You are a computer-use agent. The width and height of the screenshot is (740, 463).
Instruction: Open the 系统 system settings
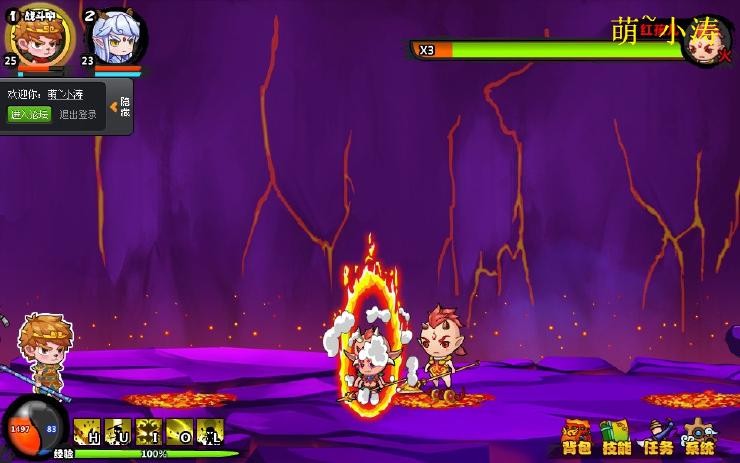point(700,437)
